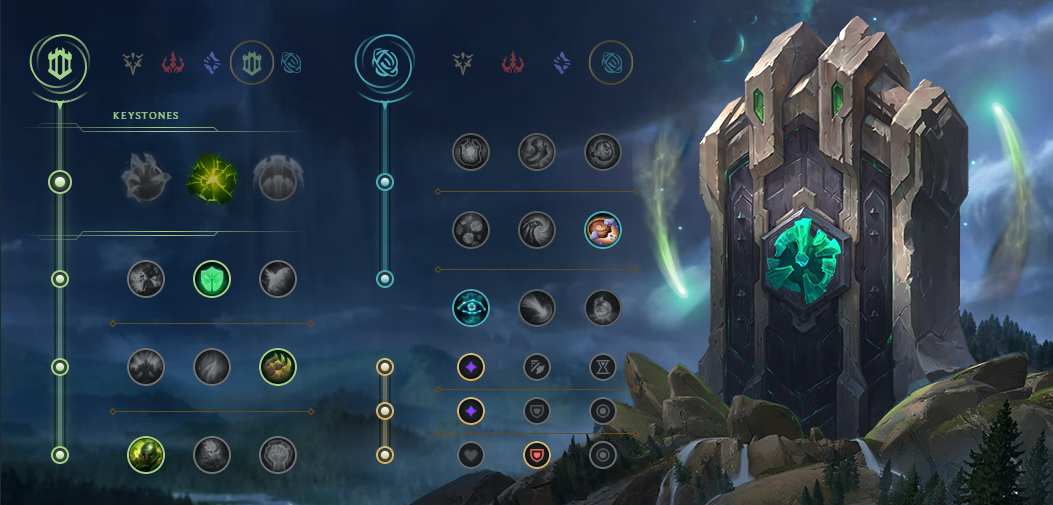Select the Attack Speed stat shard

[x=537, y=367]
